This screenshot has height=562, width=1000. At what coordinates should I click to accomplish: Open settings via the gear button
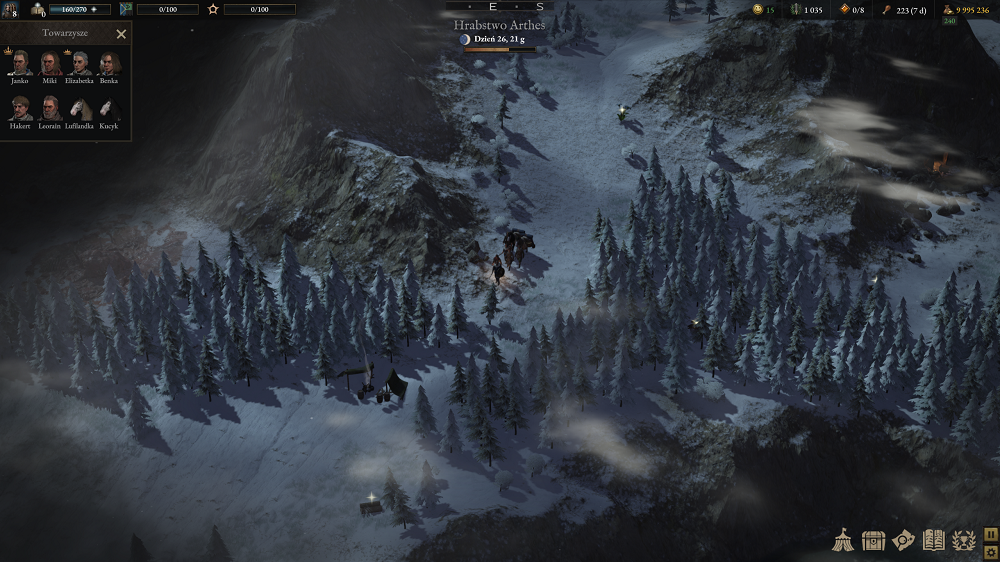[990, 551]
